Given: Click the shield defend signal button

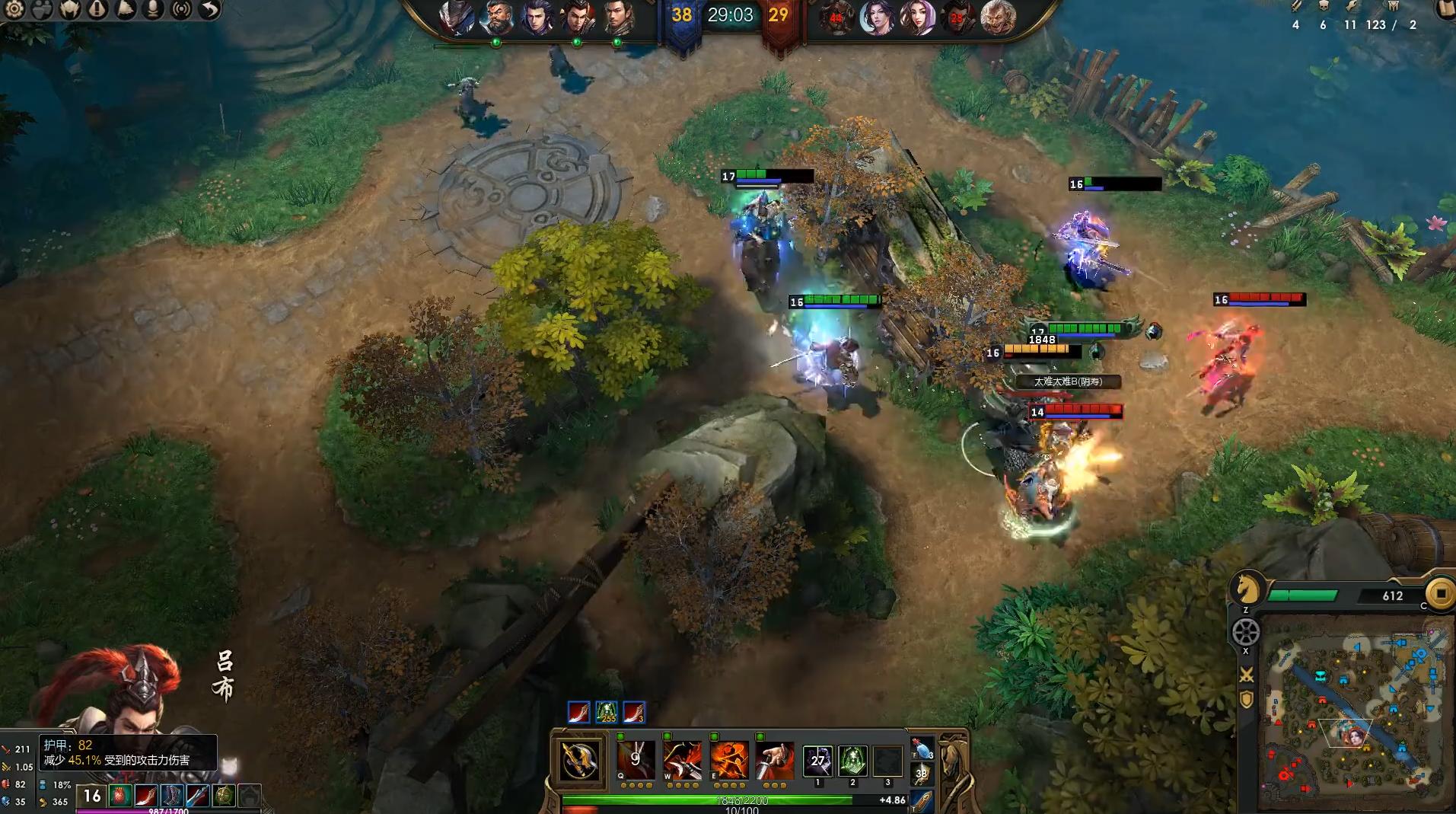Looking at the screenshot, I should [x=1247, y=699].
